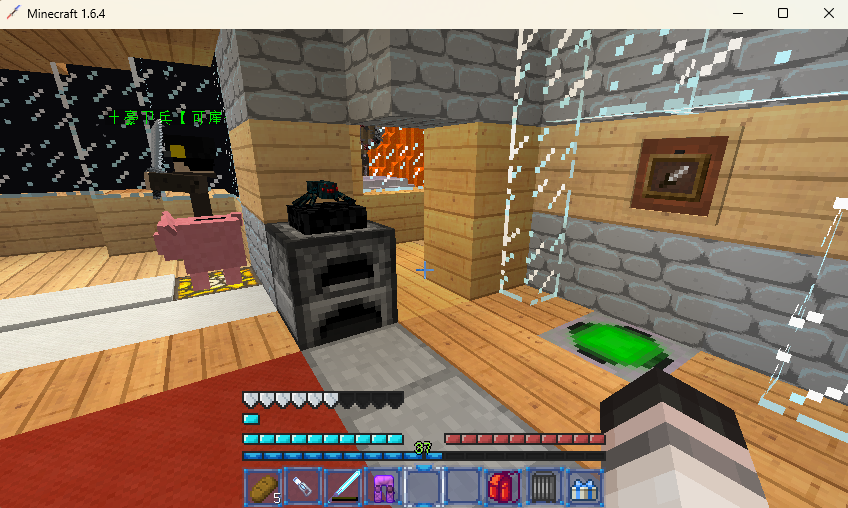
Task: Select the purple leggings slot
Action: [x=383, y=488]
